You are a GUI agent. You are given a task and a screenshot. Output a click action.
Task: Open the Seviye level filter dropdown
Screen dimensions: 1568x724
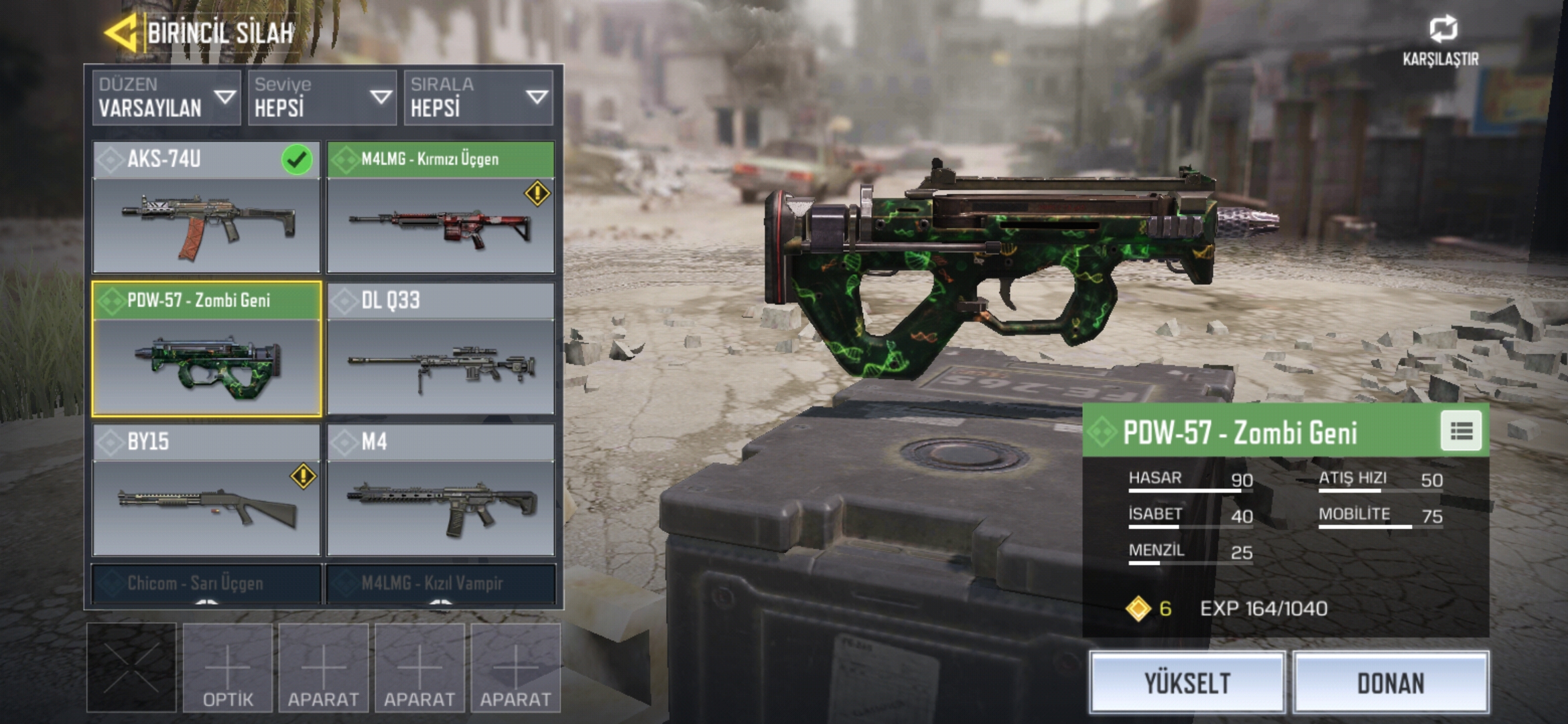tap(322, 97)
